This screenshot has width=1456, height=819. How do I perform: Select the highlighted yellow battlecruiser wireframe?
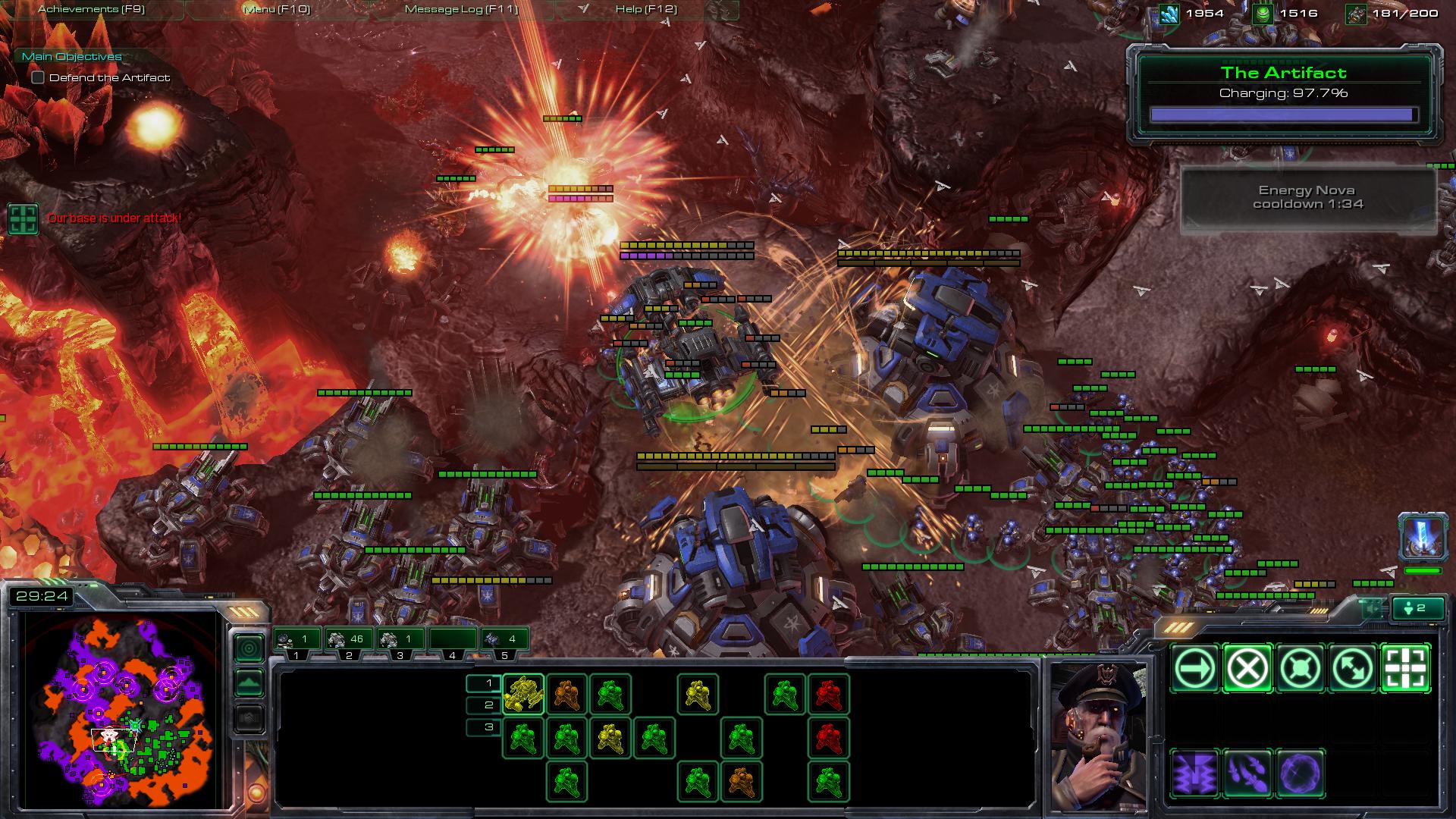tap(523, 694)
